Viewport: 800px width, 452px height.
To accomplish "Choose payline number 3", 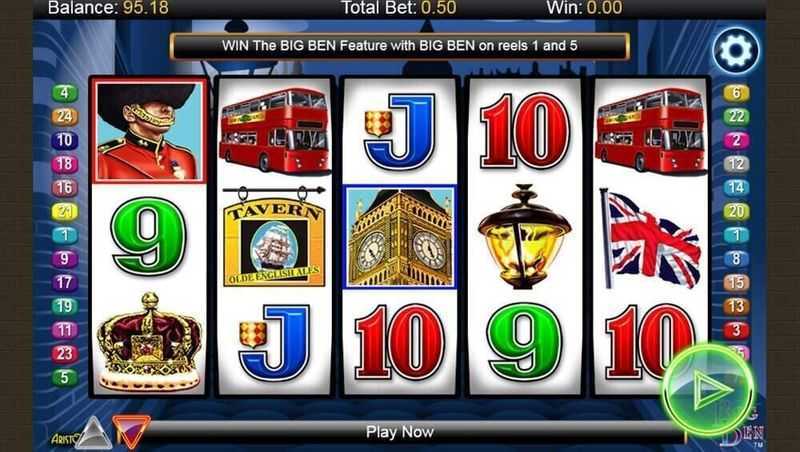I will pos(736,330).
